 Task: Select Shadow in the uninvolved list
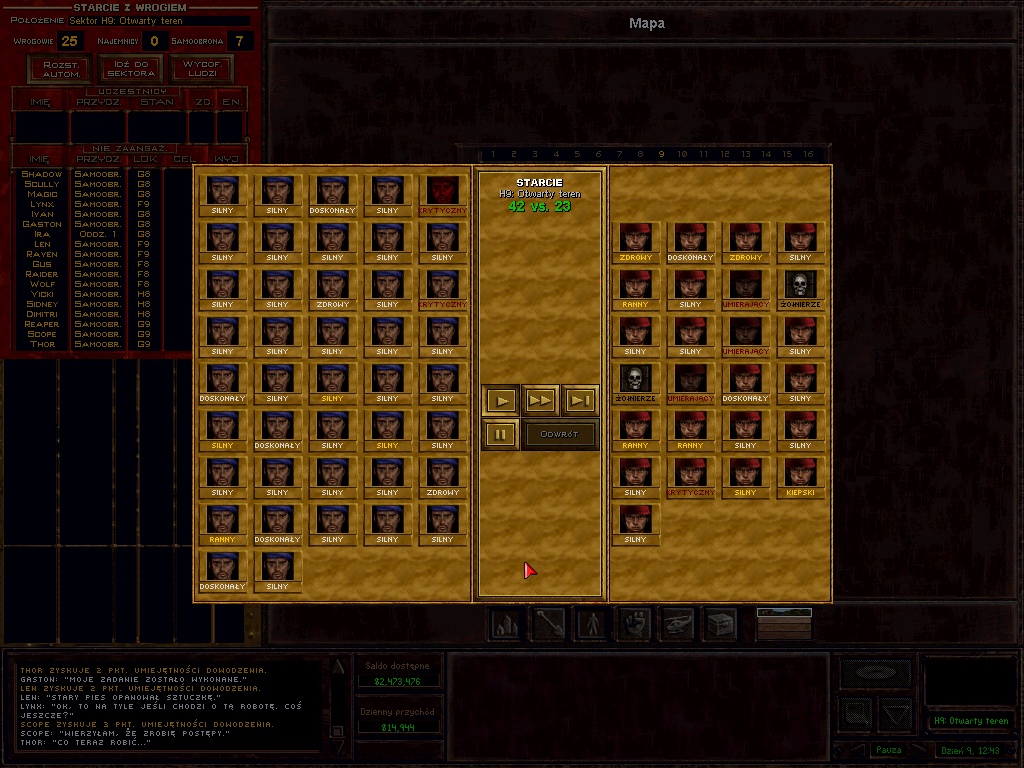tap(42, 174)
